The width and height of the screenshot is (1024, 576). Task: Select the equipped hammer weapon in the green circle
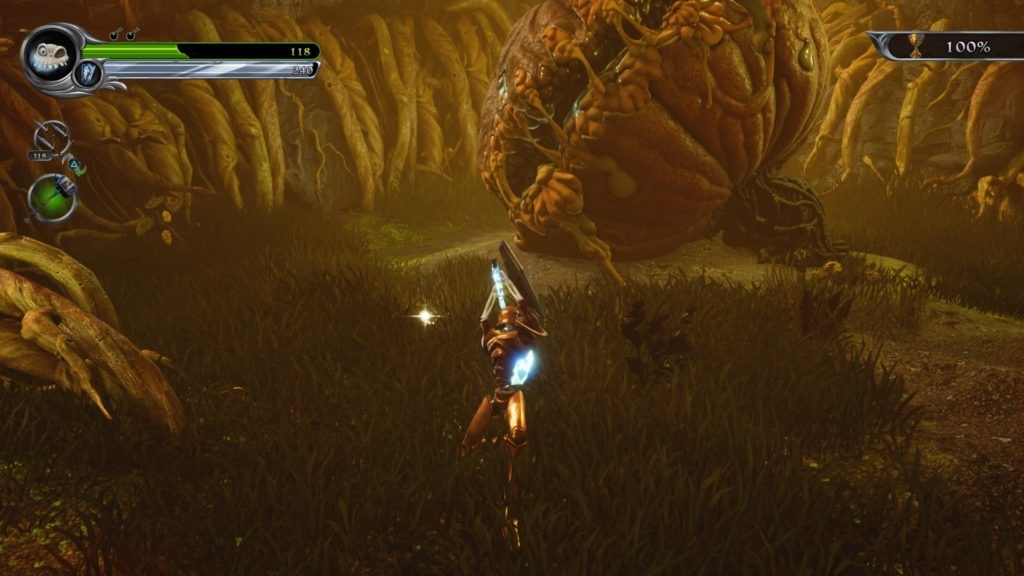pyautogui.click(x=52, y=196)
